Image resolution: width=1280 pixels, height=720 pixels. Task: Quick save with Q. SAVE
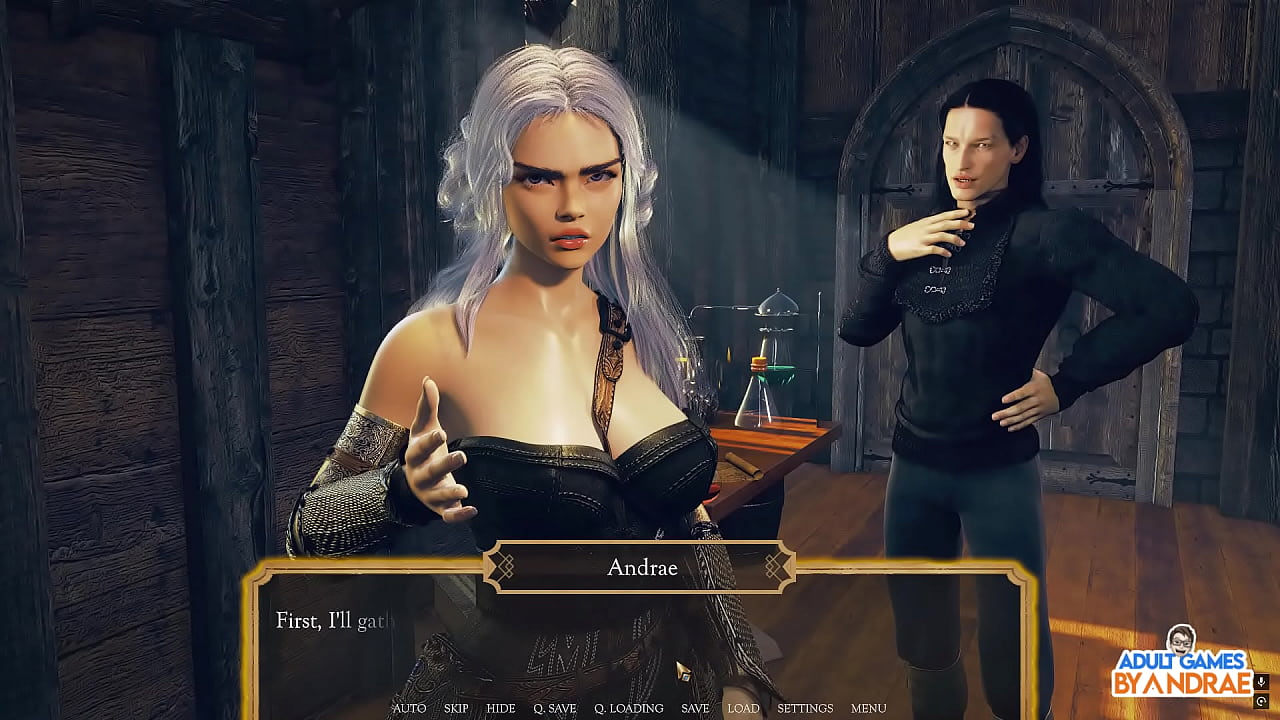(x=554, y=708)
